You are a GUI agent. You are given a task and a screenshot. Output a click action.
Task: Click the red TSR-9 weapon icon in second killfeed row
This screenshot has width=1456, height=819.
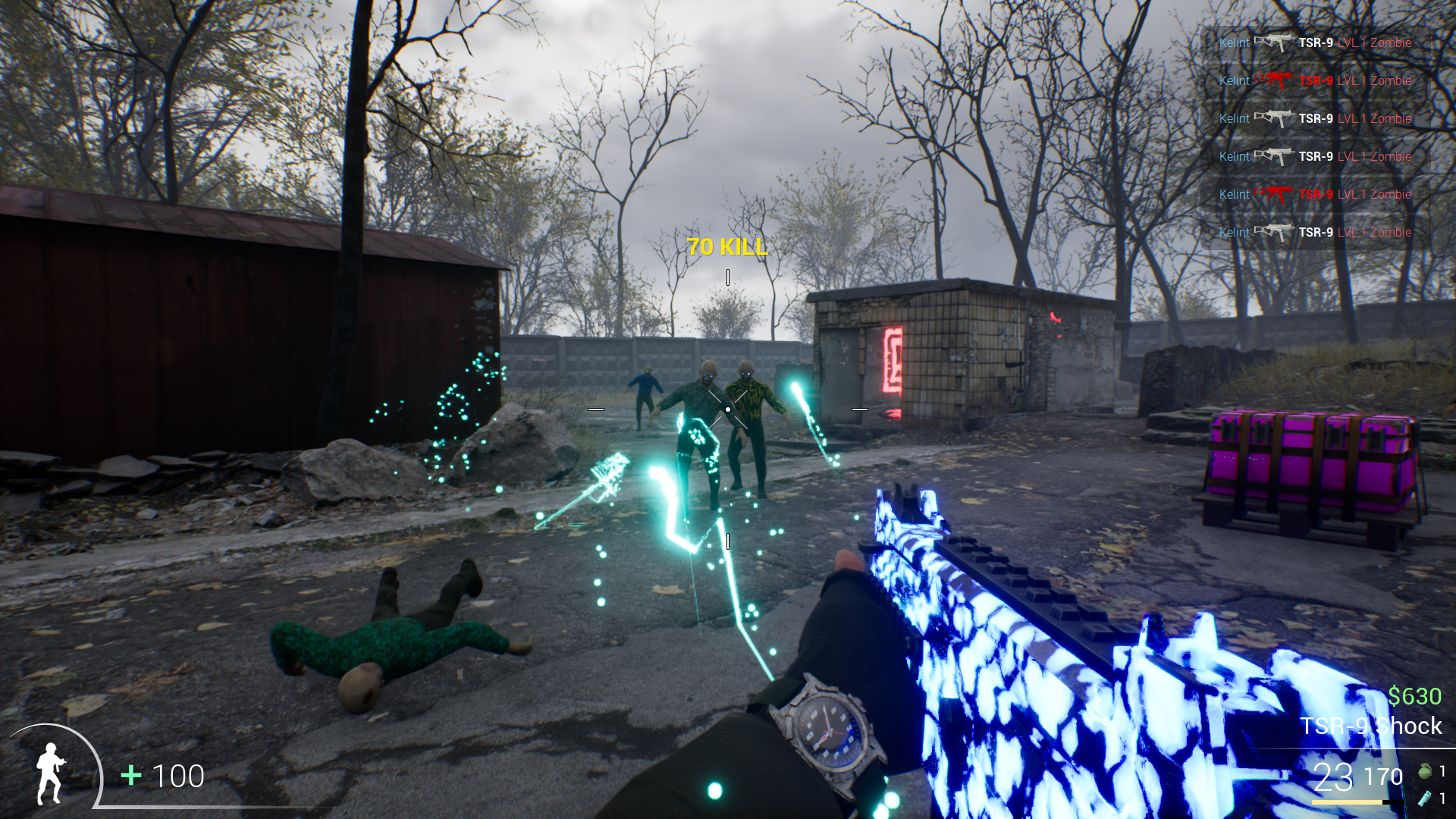[x=1275, y=80]
